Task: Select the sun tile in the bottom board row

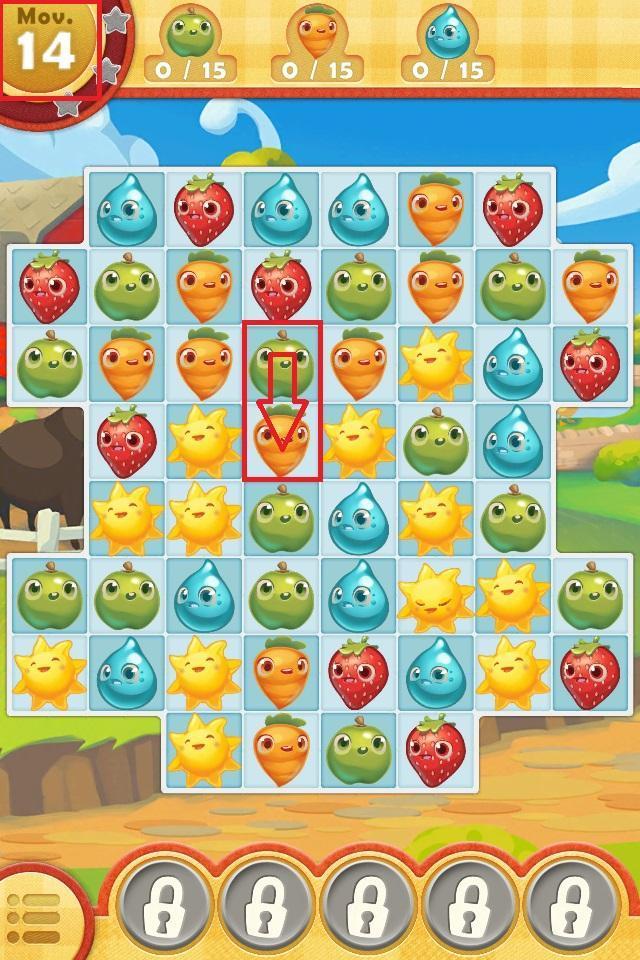Action: click(x=204, y=751)
